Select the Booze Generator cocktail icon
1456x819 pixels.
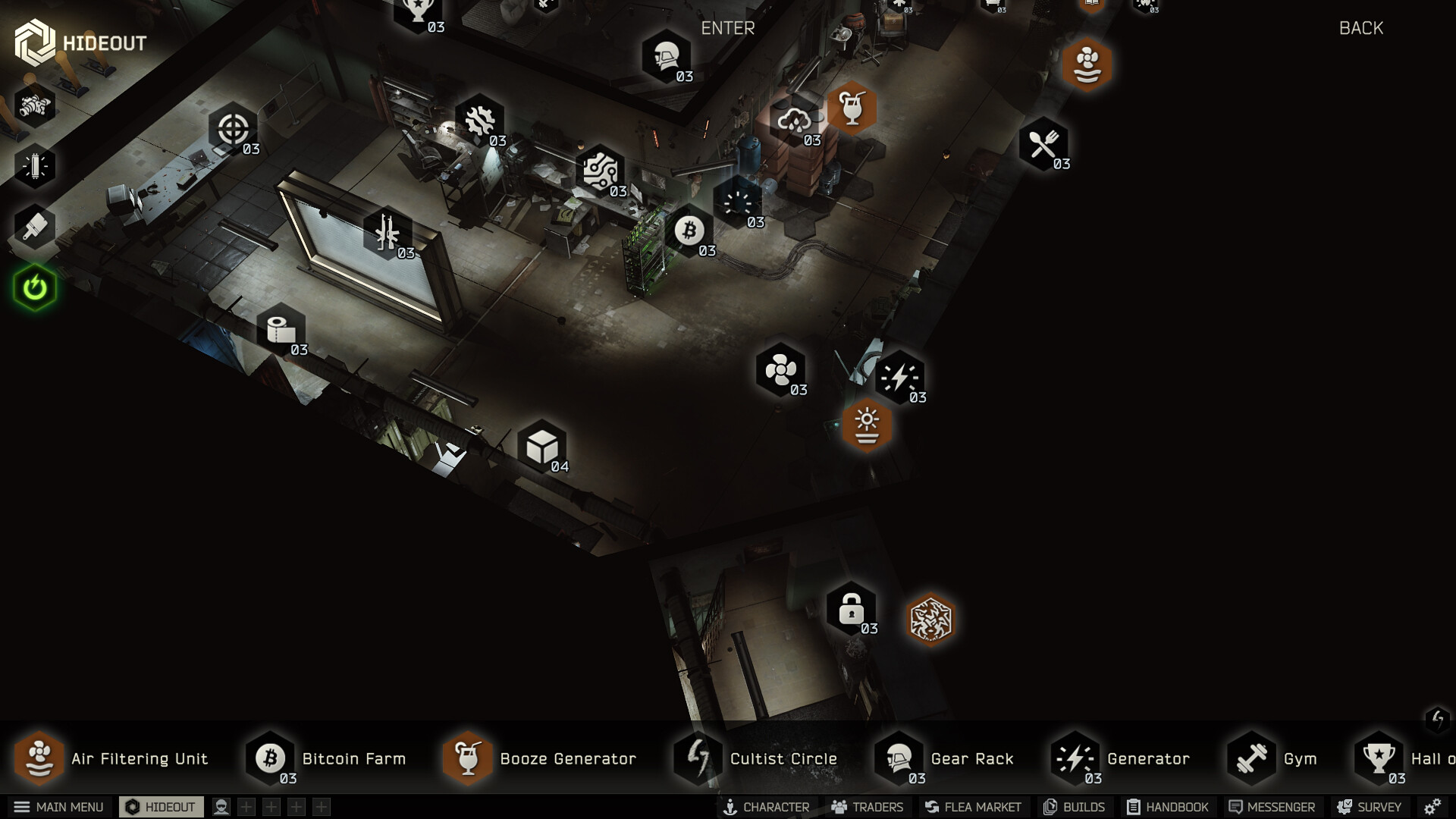(852, 108)
